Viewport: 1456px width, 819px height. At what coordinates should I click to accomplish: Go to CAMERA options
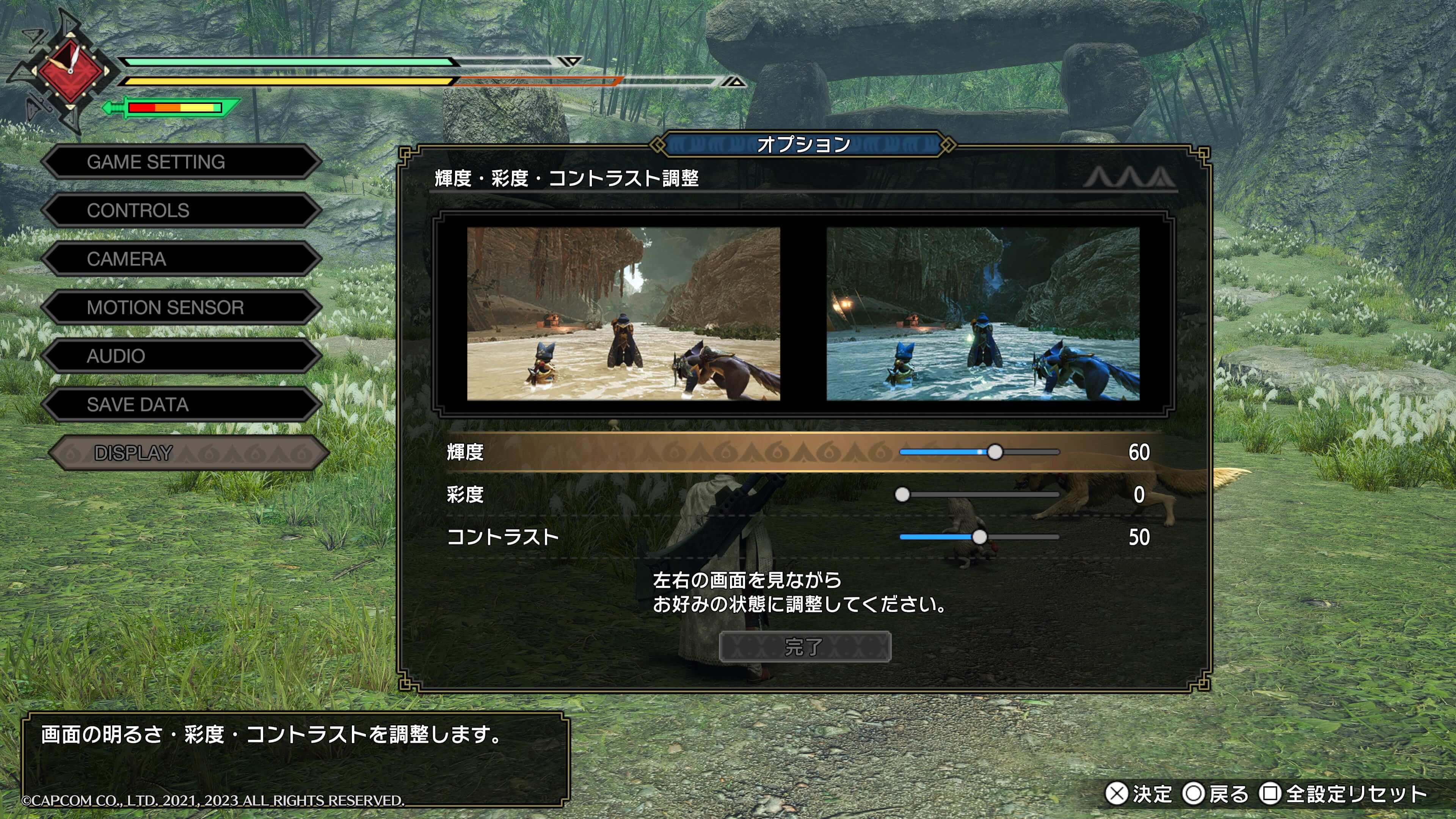pos(181,259)
